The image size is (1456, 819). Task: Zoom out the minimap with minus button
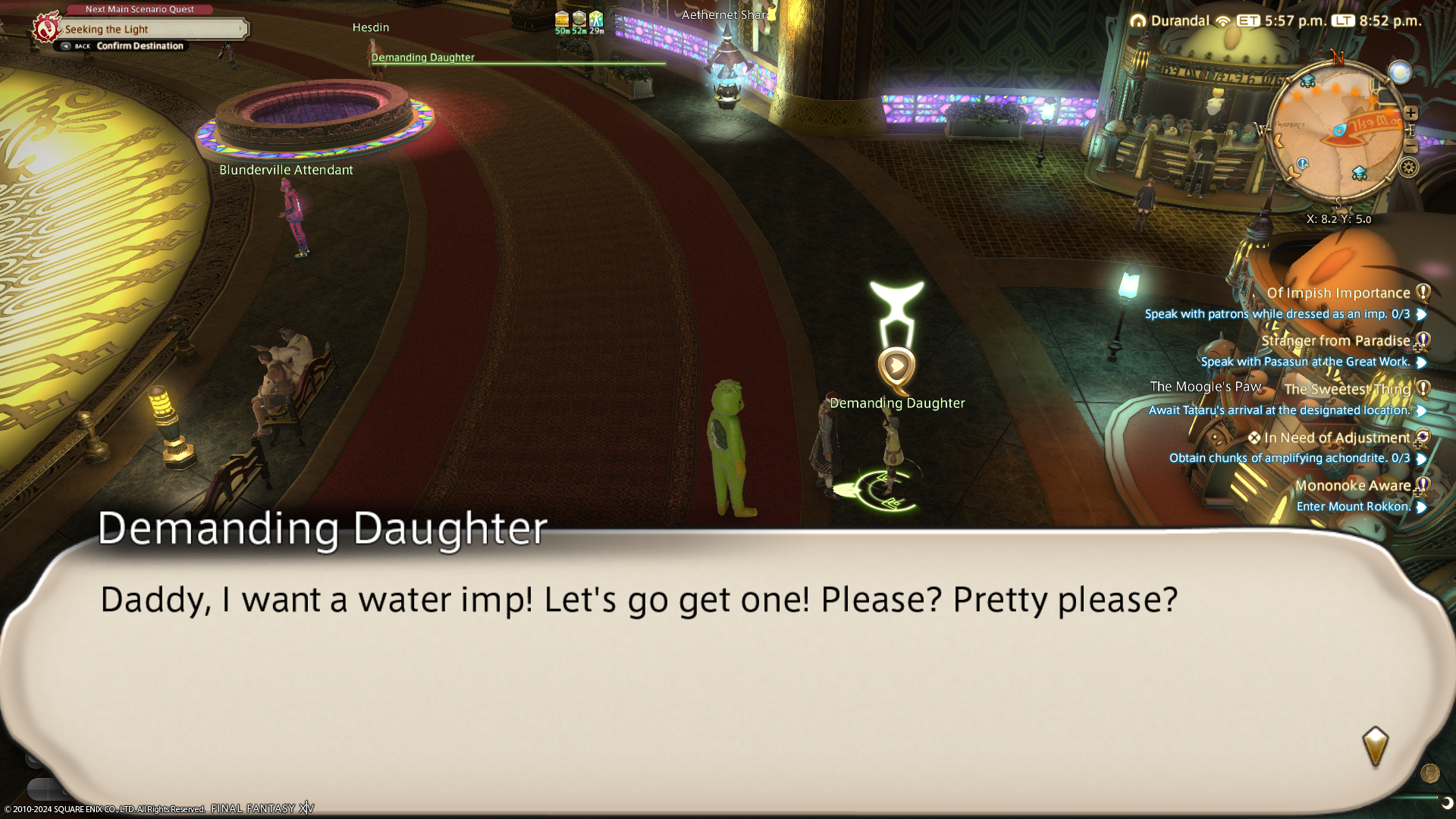point(1410,146)
